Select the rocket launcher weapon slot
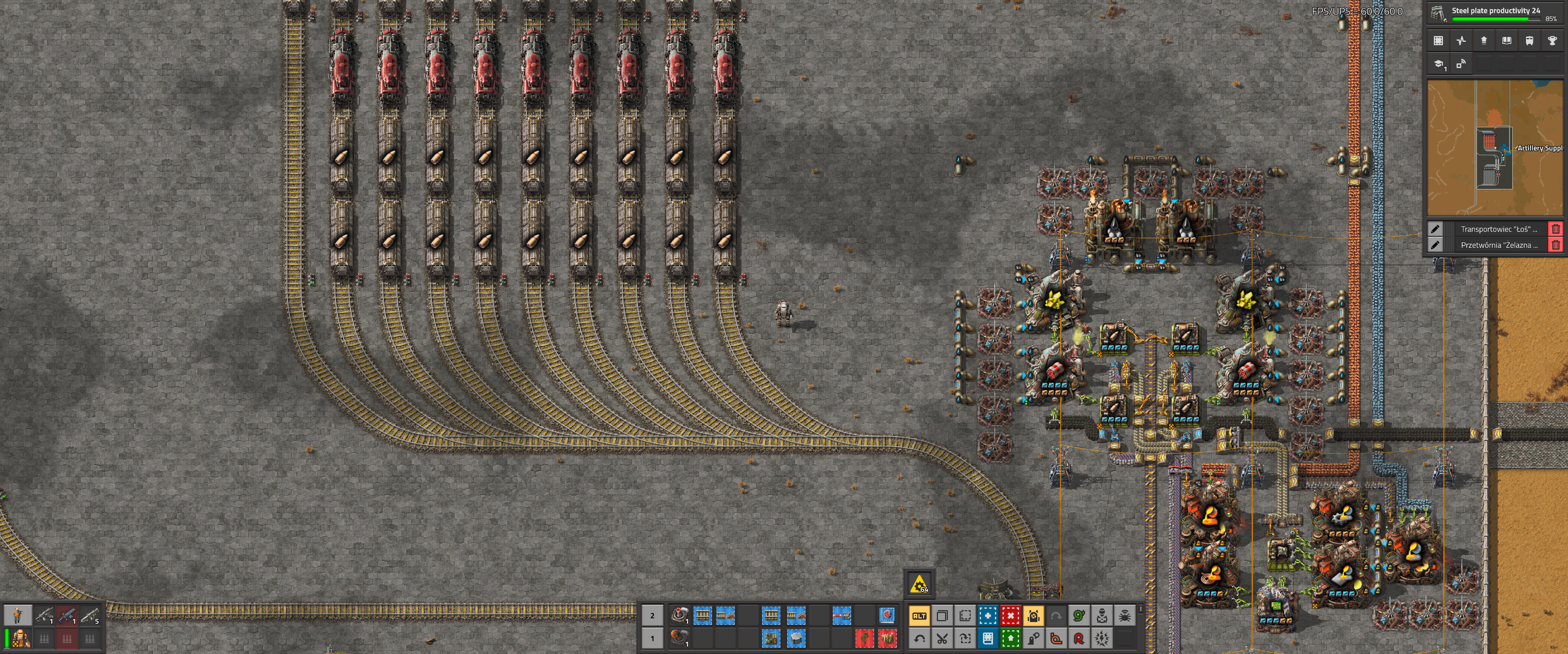 [89, 616]
